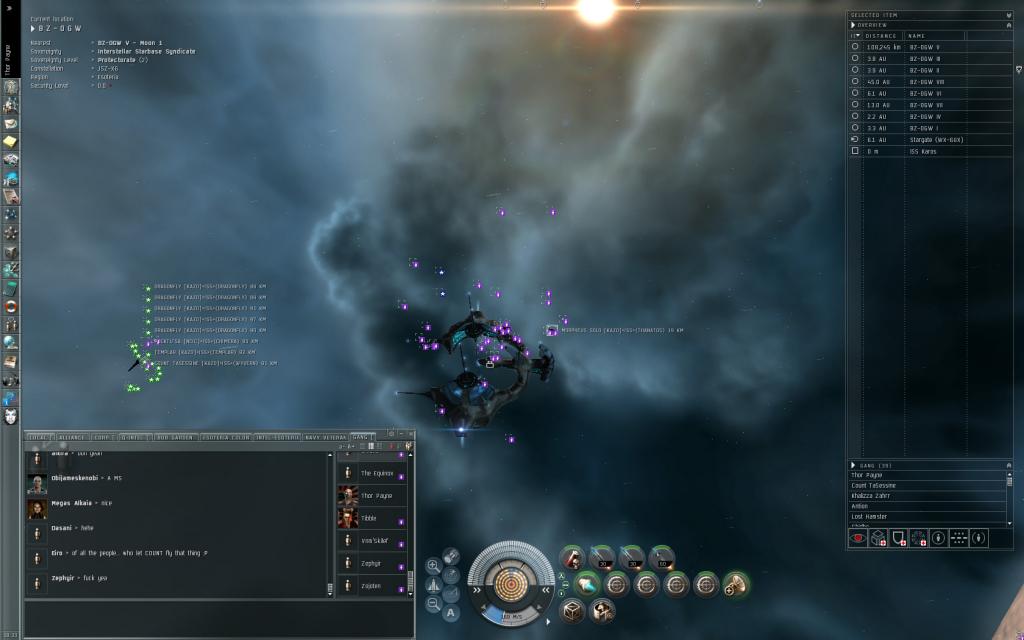Expand the Selected Item panel
Image resolution: width=1024 pixels, height=640 pixels.
point(851,15)
